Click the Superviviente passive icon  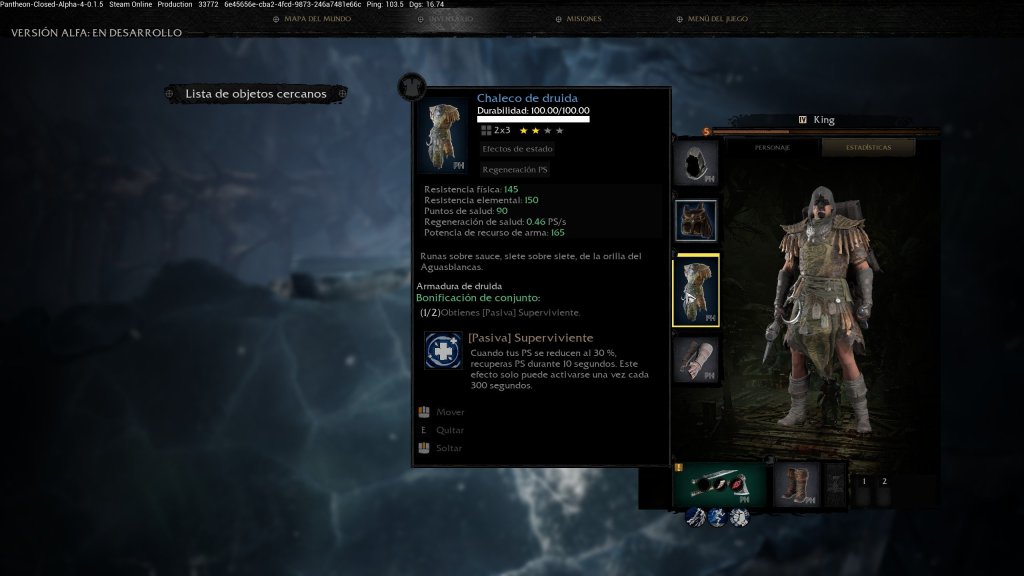pyautogui.click(x=443, y=351)
